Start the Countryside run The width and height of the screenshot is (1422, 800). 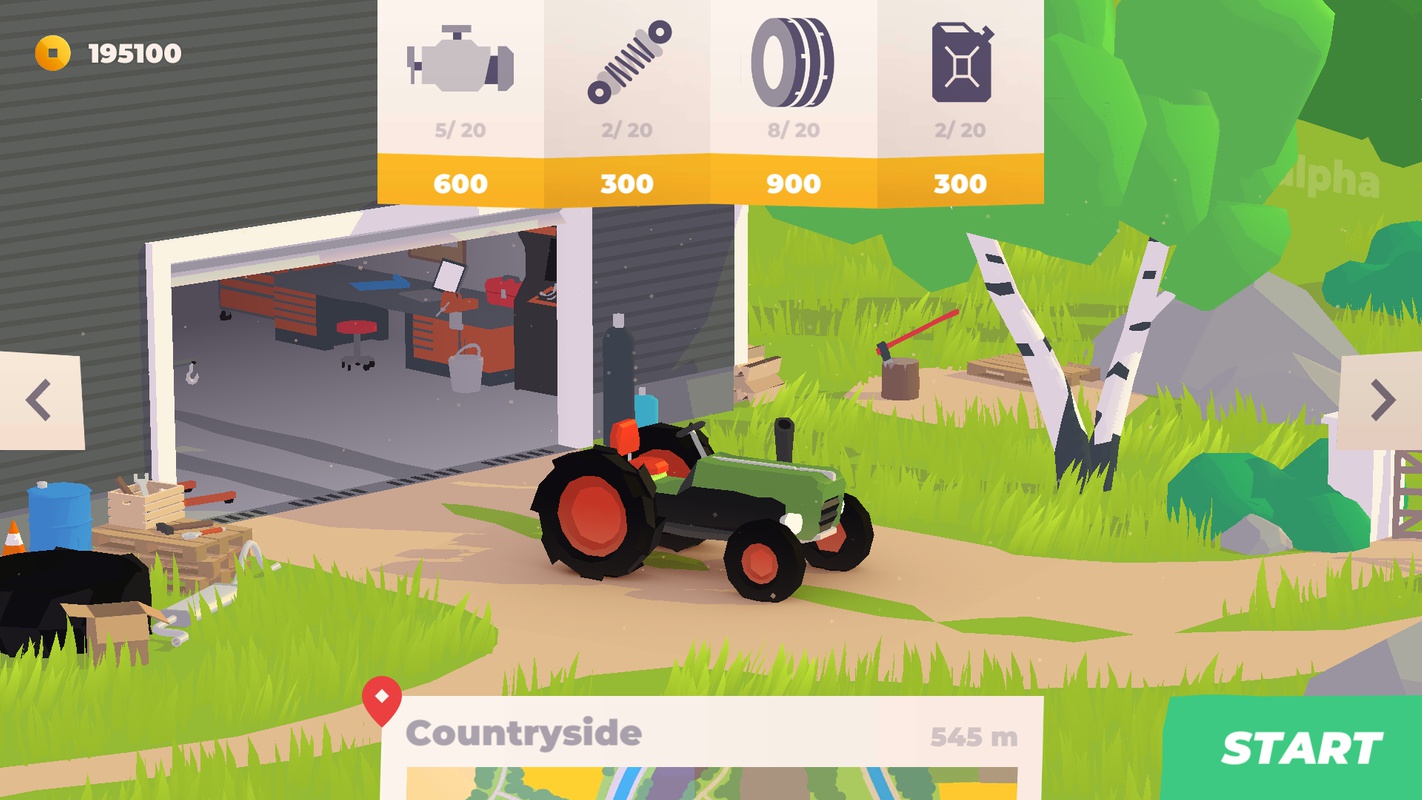[1300, 748]
